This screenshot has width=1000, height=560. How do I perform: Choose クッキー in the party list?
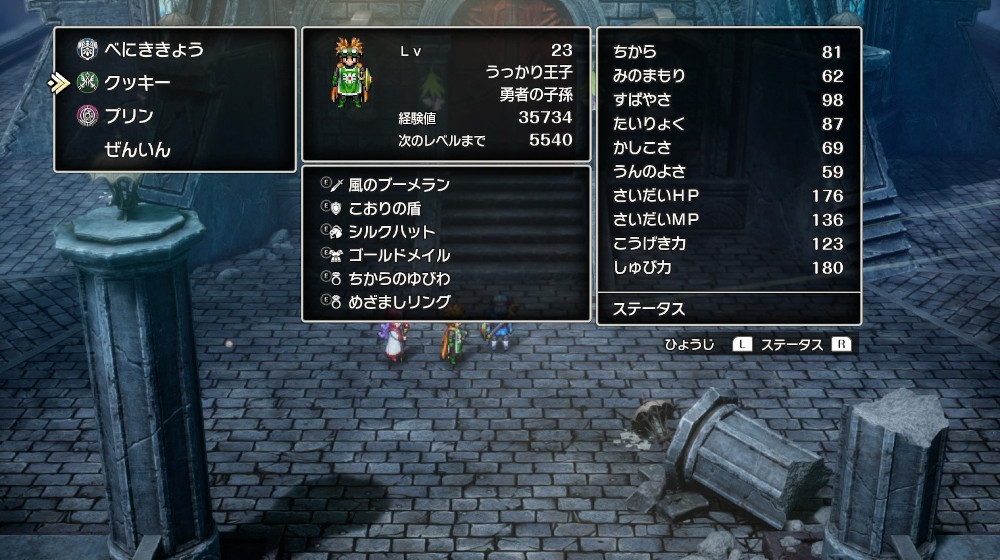point(137,82)
